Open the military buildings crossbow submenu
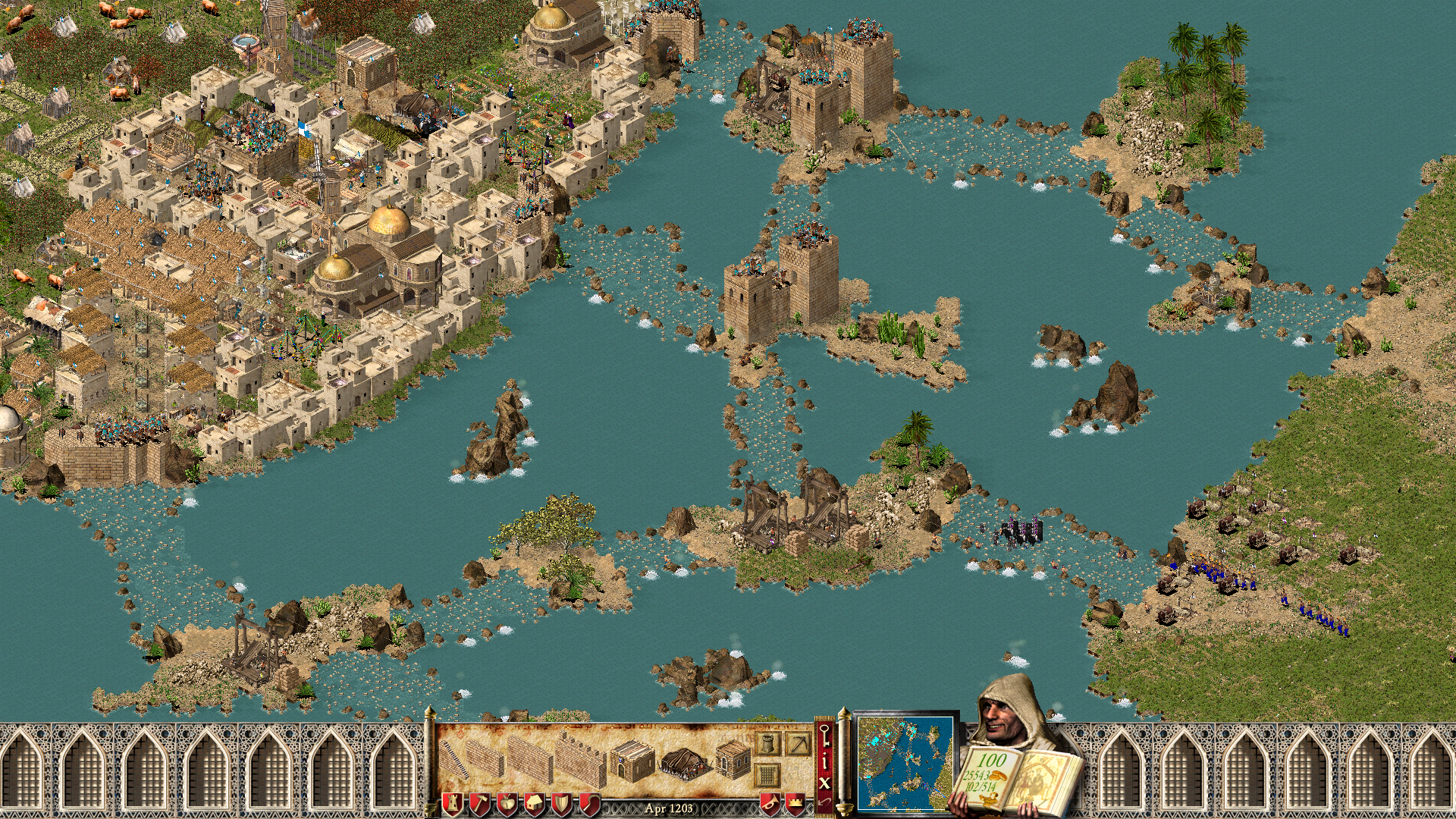 (x=798, y=743)
